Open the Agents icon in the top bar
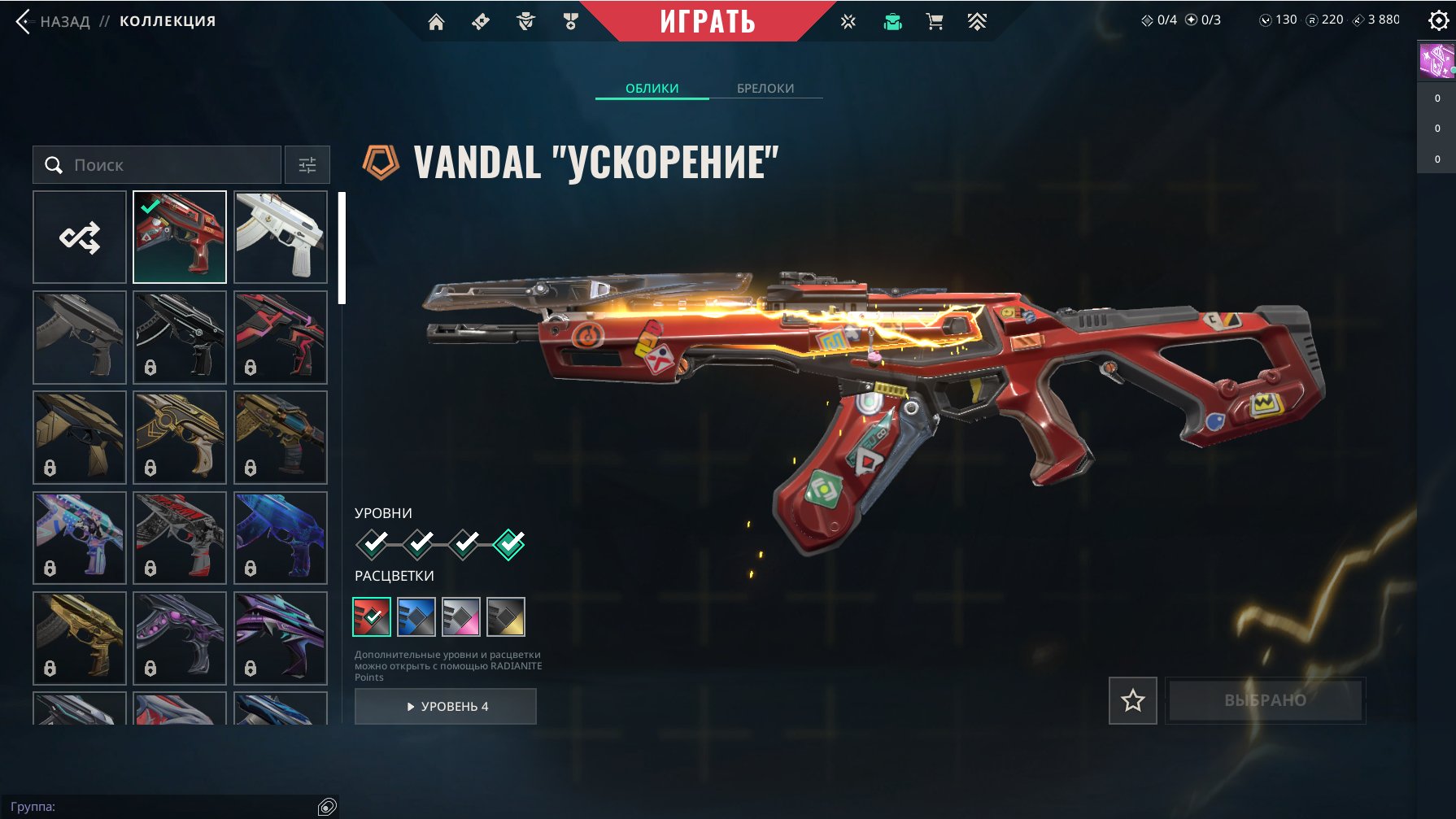 524,22
